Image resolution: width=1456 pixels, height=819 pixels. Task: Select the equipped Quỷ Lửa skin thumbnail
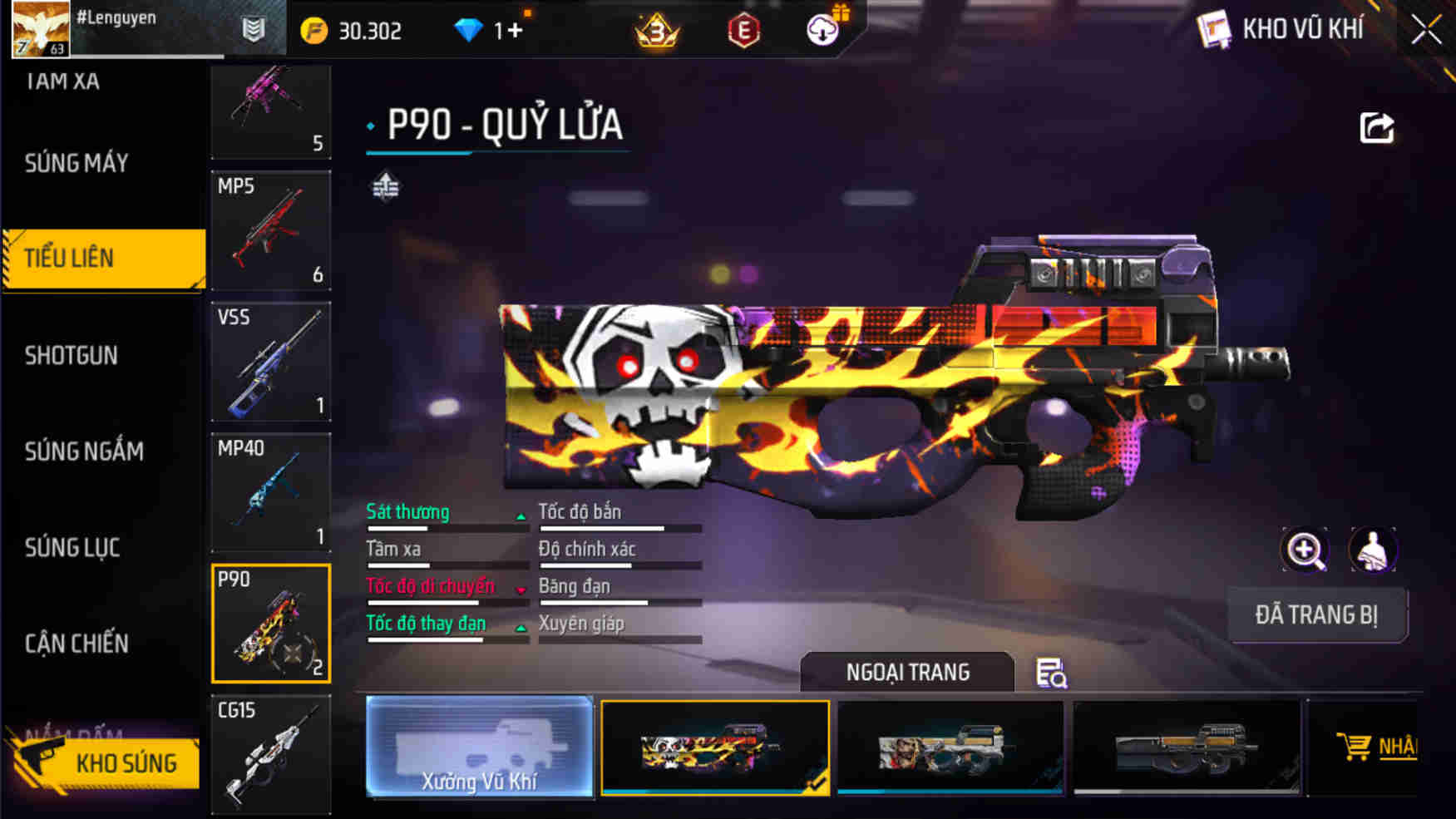(717, 747)
